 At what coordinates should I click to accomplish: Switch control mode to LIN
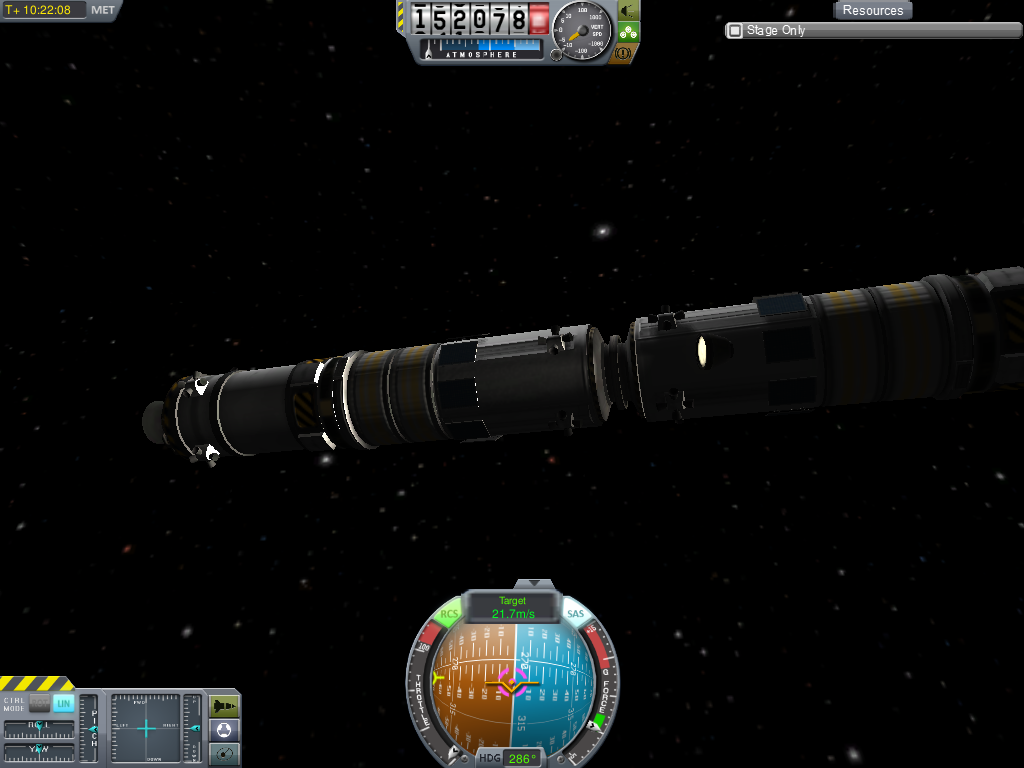(63, 703)
